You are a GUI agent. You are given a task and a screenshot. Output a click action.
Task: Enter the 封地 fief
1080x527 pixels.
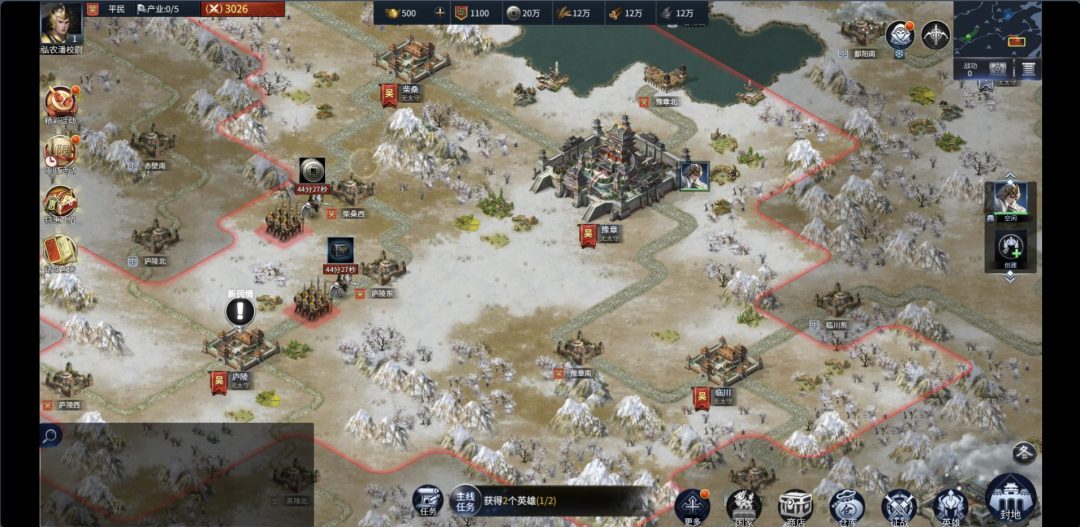point(1010,498)
